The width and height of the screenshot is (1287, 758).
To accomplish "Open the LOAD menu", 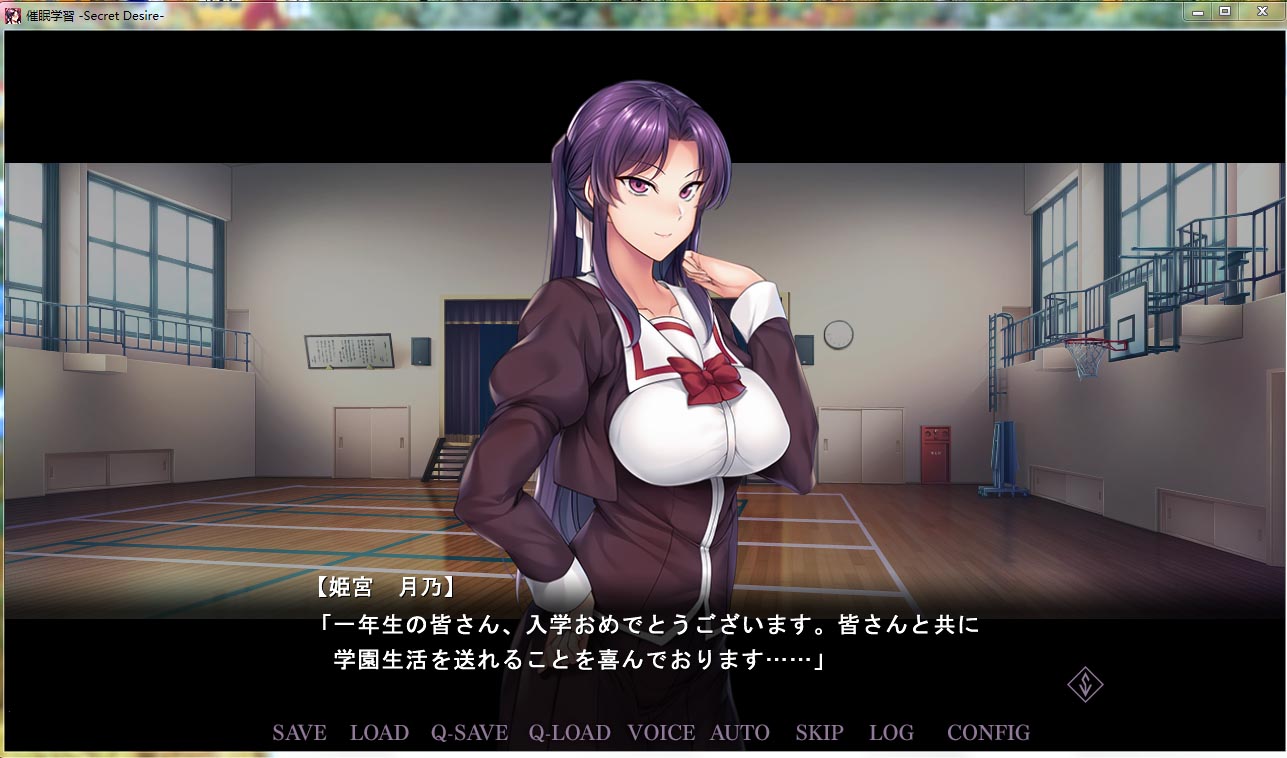I will click(x=379, y=733).
